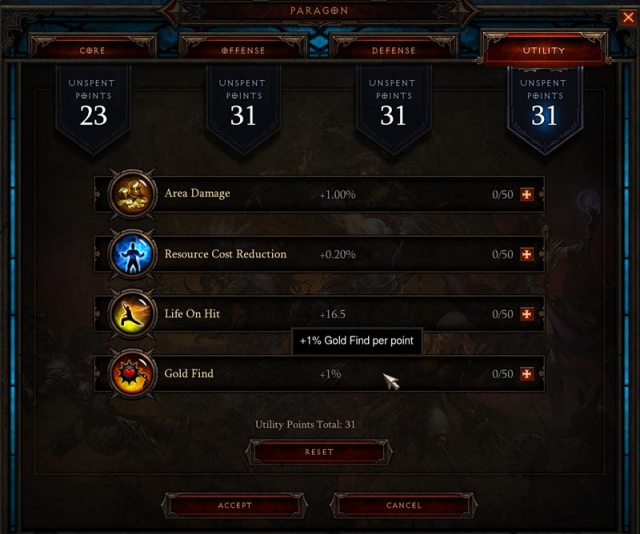The width and height of the screenshot is (640, 534).
Task: Cancel the Paragon changes
Action: (404, 505)
